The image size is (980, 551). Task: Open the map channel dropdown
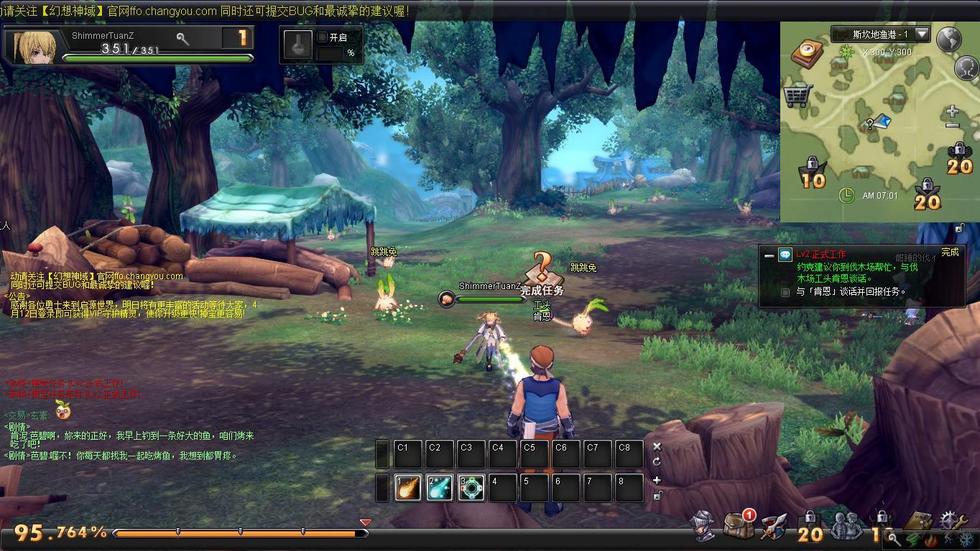921,35
